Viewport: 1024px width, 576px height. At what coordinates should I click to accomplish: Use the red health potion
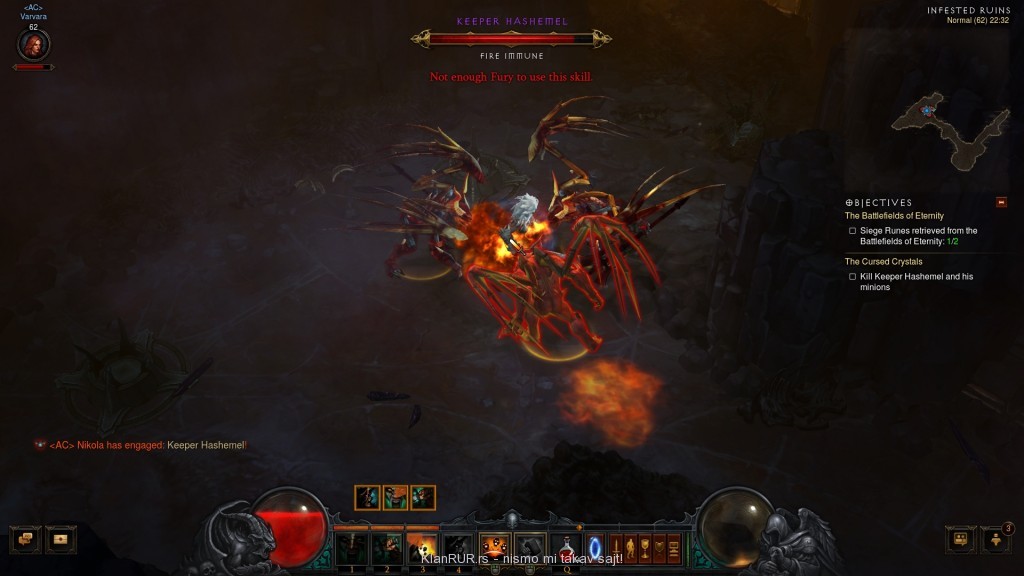566,548
